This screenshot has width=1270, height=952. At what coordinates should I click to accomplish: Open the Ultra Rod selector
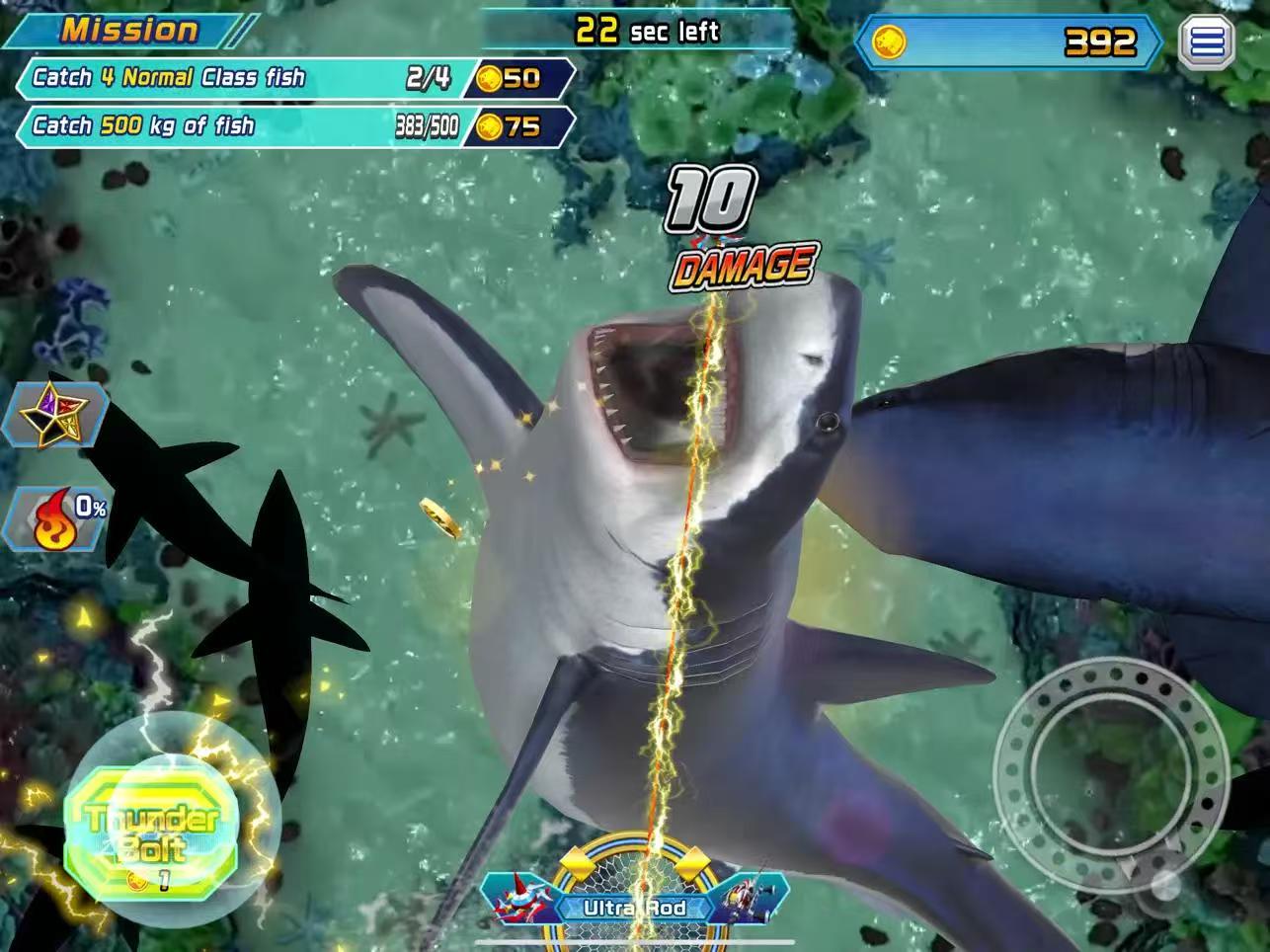pos(634,906)
